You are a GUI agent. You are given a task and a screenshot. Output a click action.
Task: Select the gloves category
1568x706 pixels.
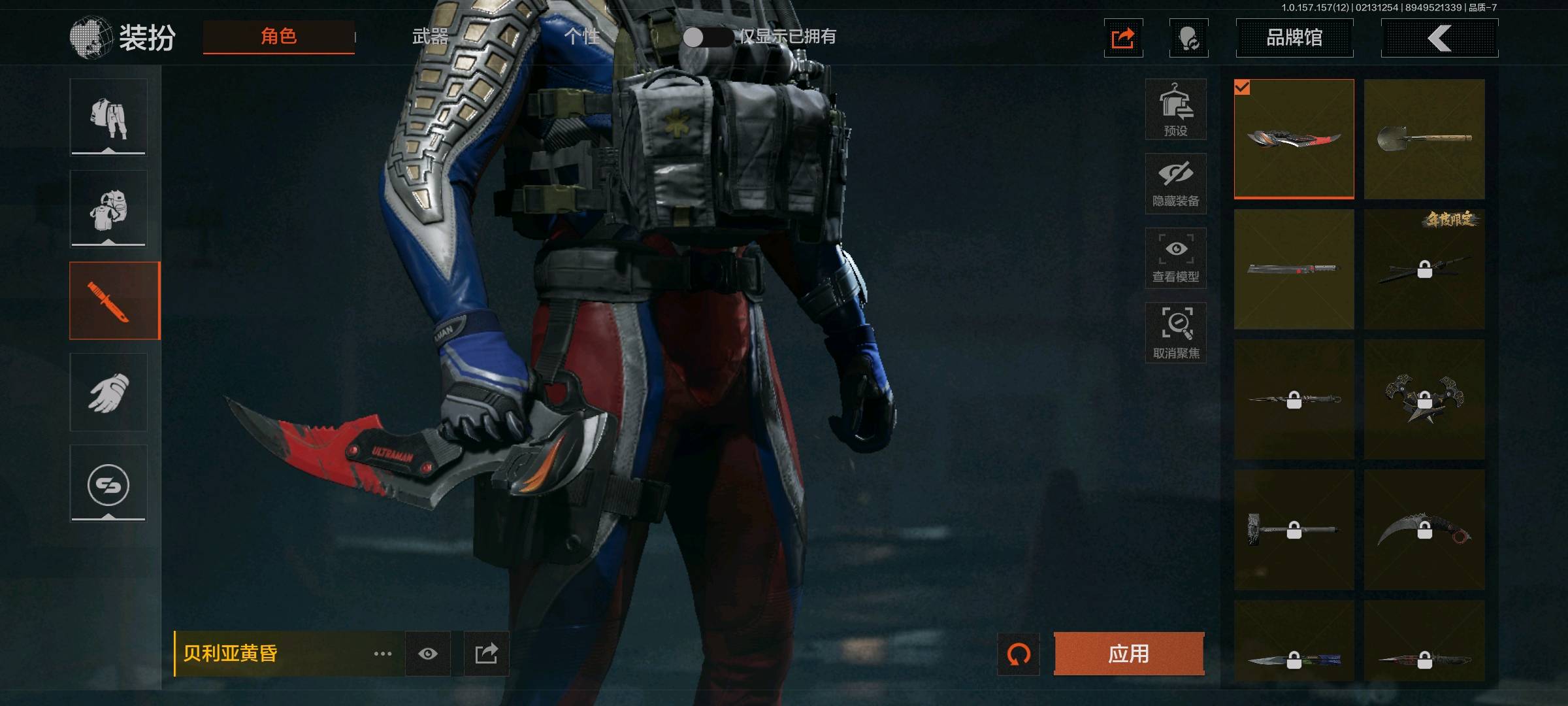pos(108,392)
